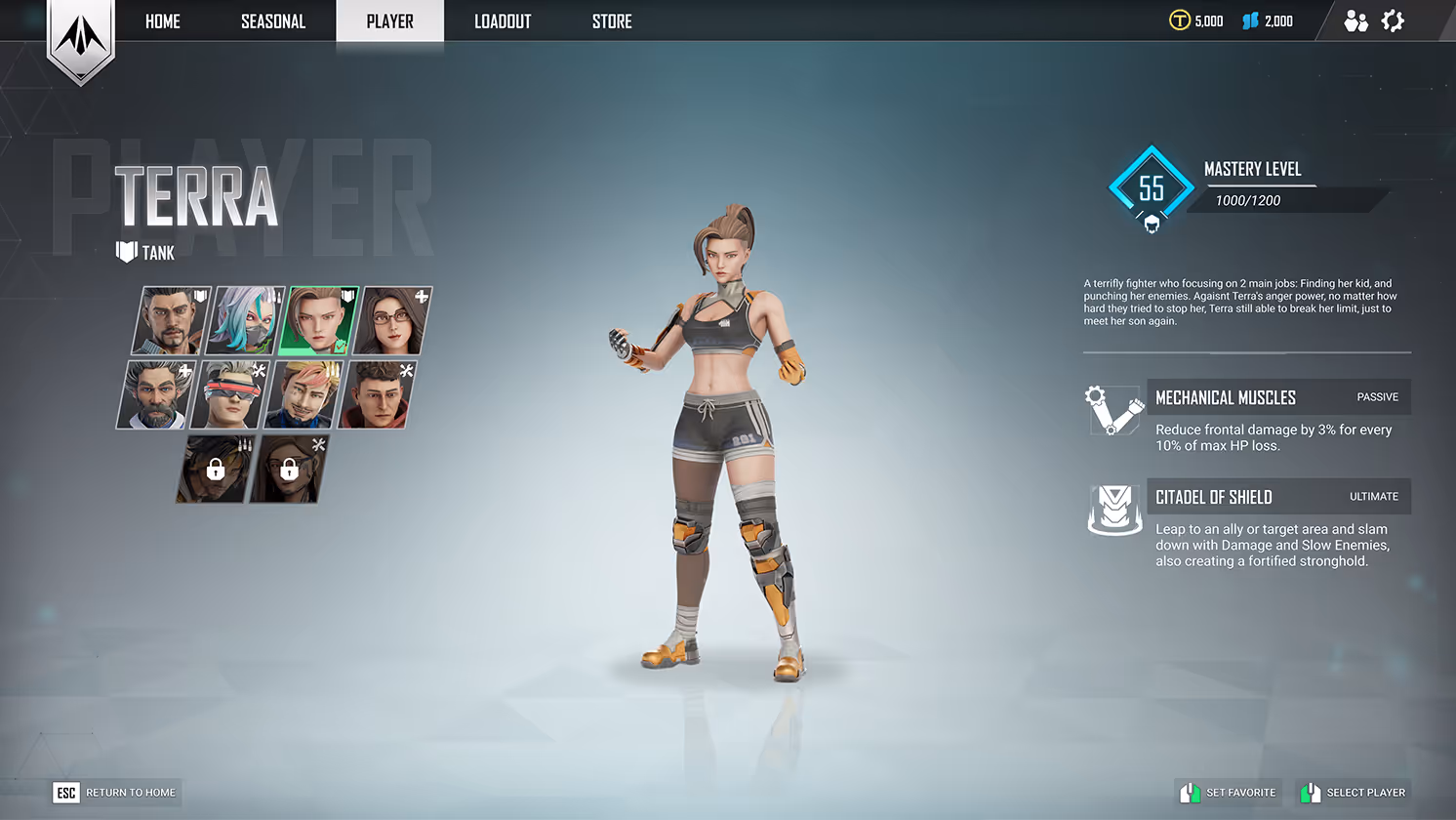Switch to the Loadout tab
Screen dimensions: 1456x820
[x=503, y=21]
